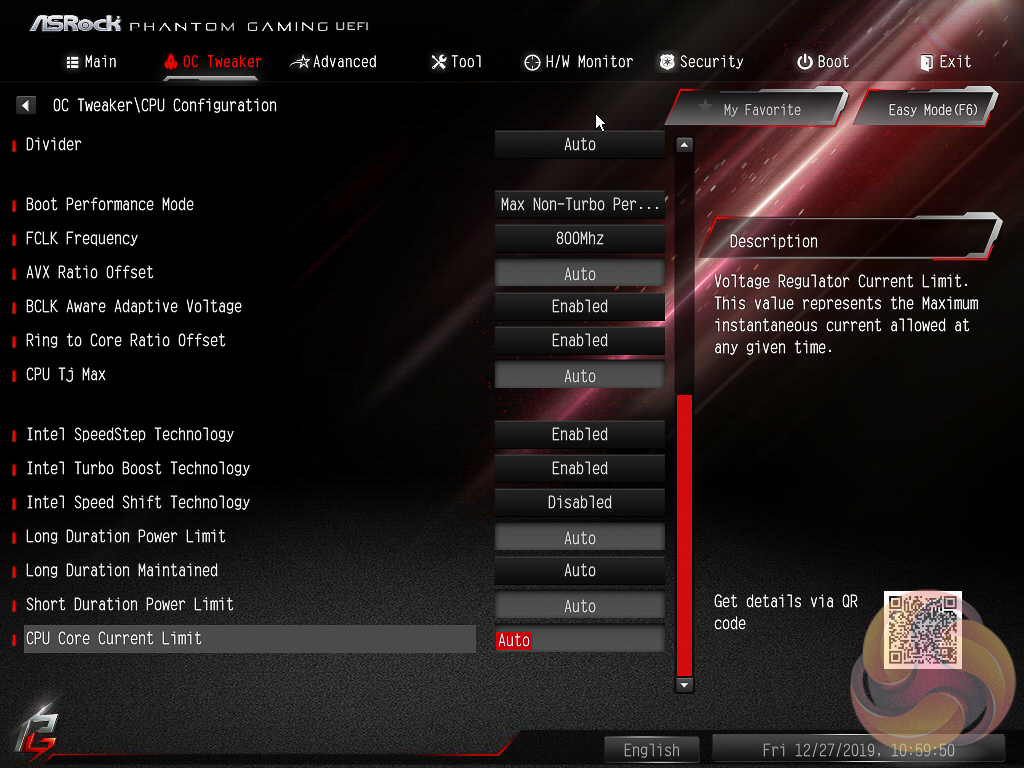Select the Tool tab
The height and width of the screenshot is (768, 1024).
tap(456, 62)
